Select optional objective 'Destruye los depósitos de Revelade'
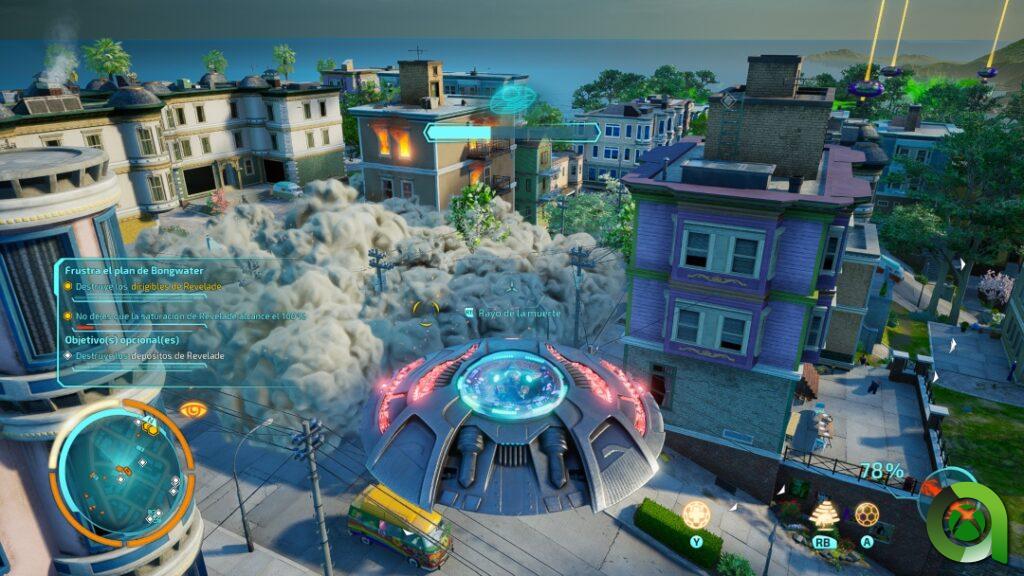The image size is (1024, 576). point(150,356)
